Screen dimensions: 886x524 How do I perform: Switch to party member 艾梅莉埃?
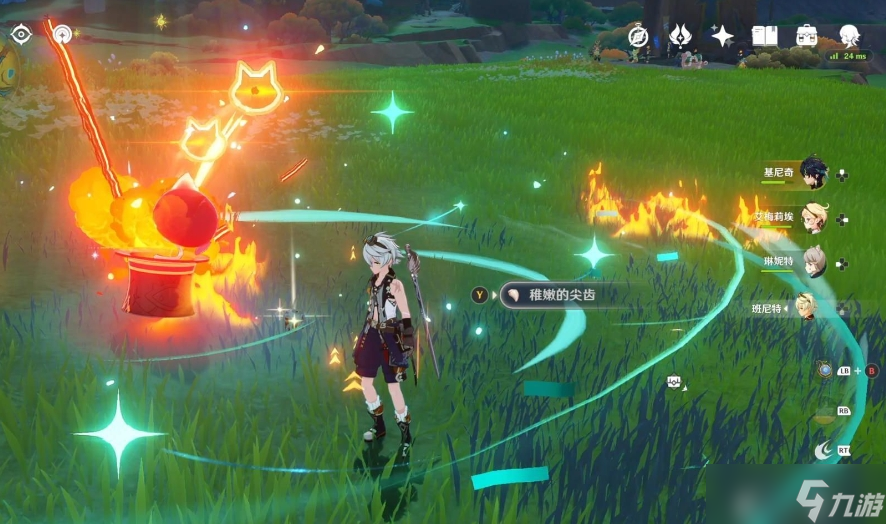(x=813, y=219)
